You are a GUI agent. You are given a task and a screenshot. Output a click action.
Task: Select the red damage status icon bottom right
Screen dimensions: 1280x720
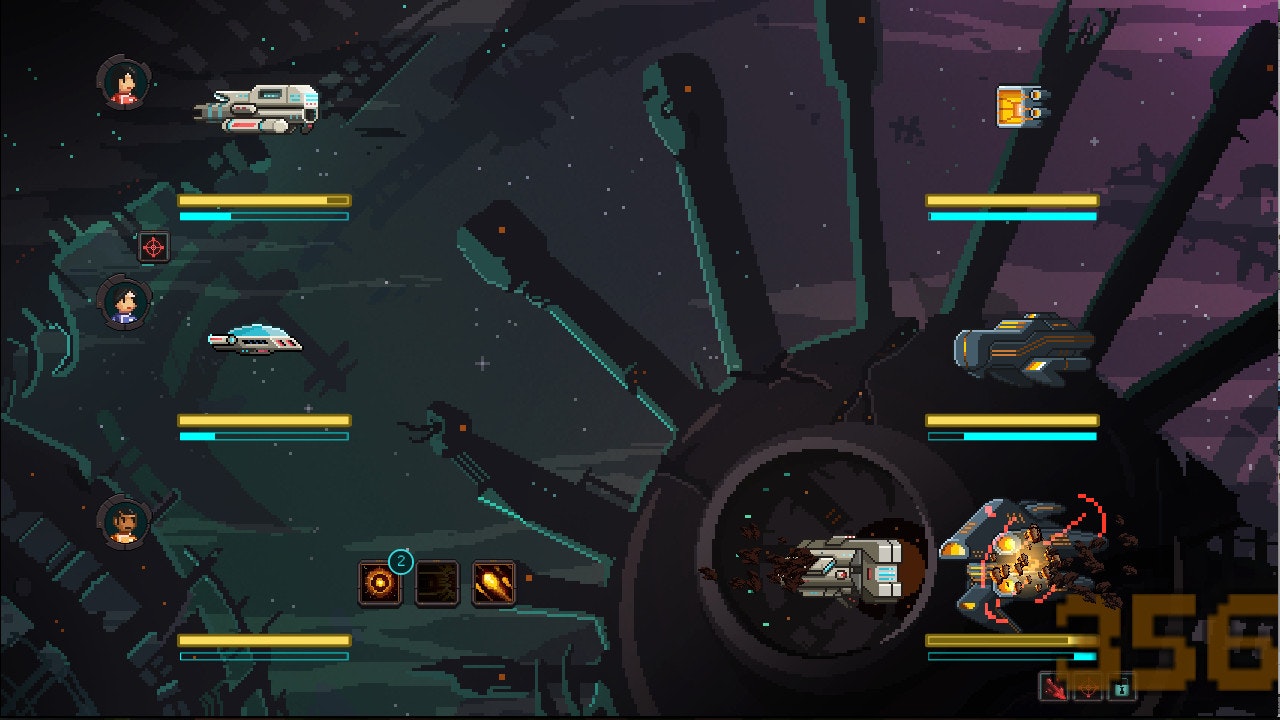click(x=1054, y=687)
